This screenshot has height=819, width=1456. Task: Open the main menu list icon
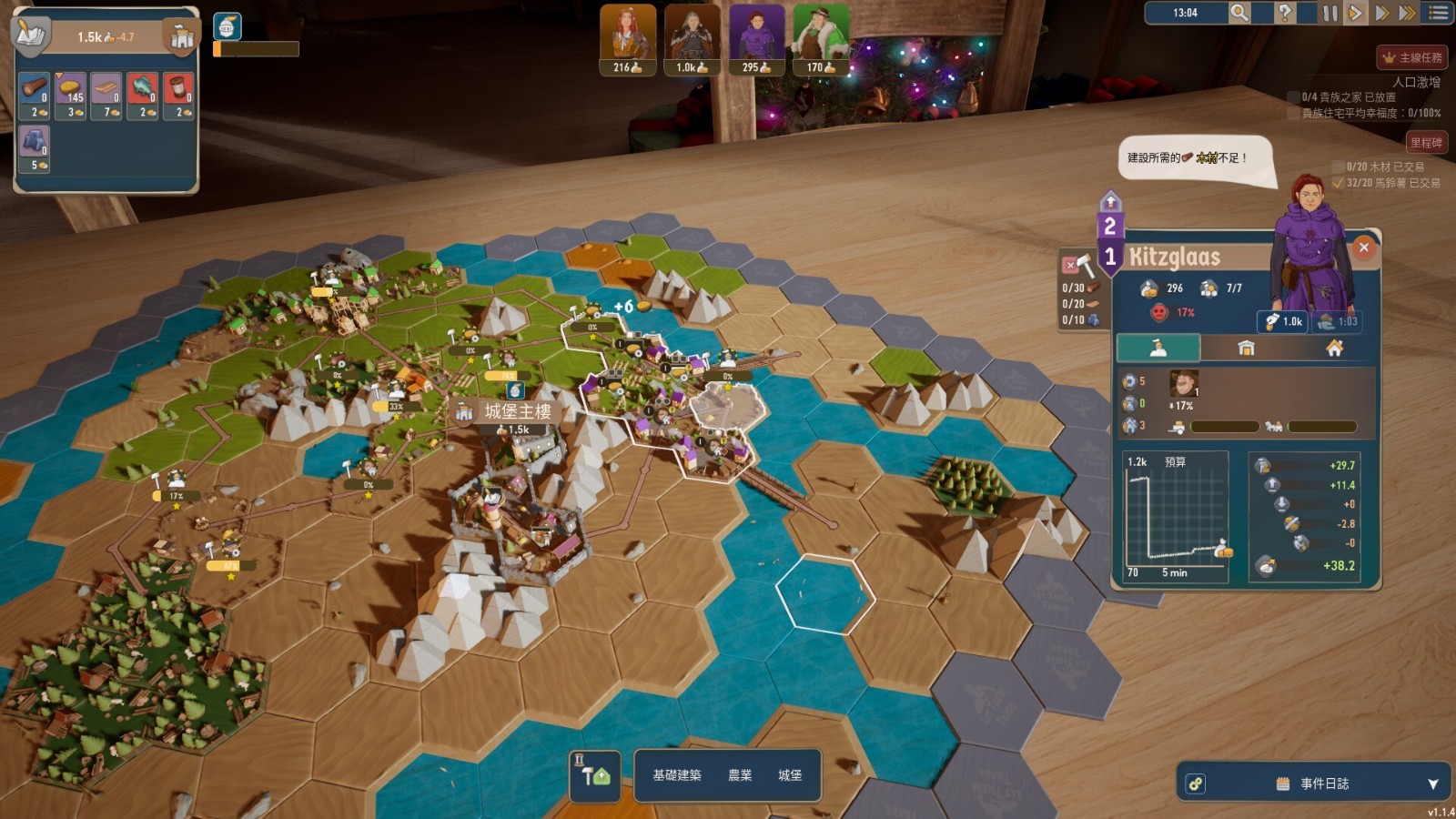click(1439, 13)
